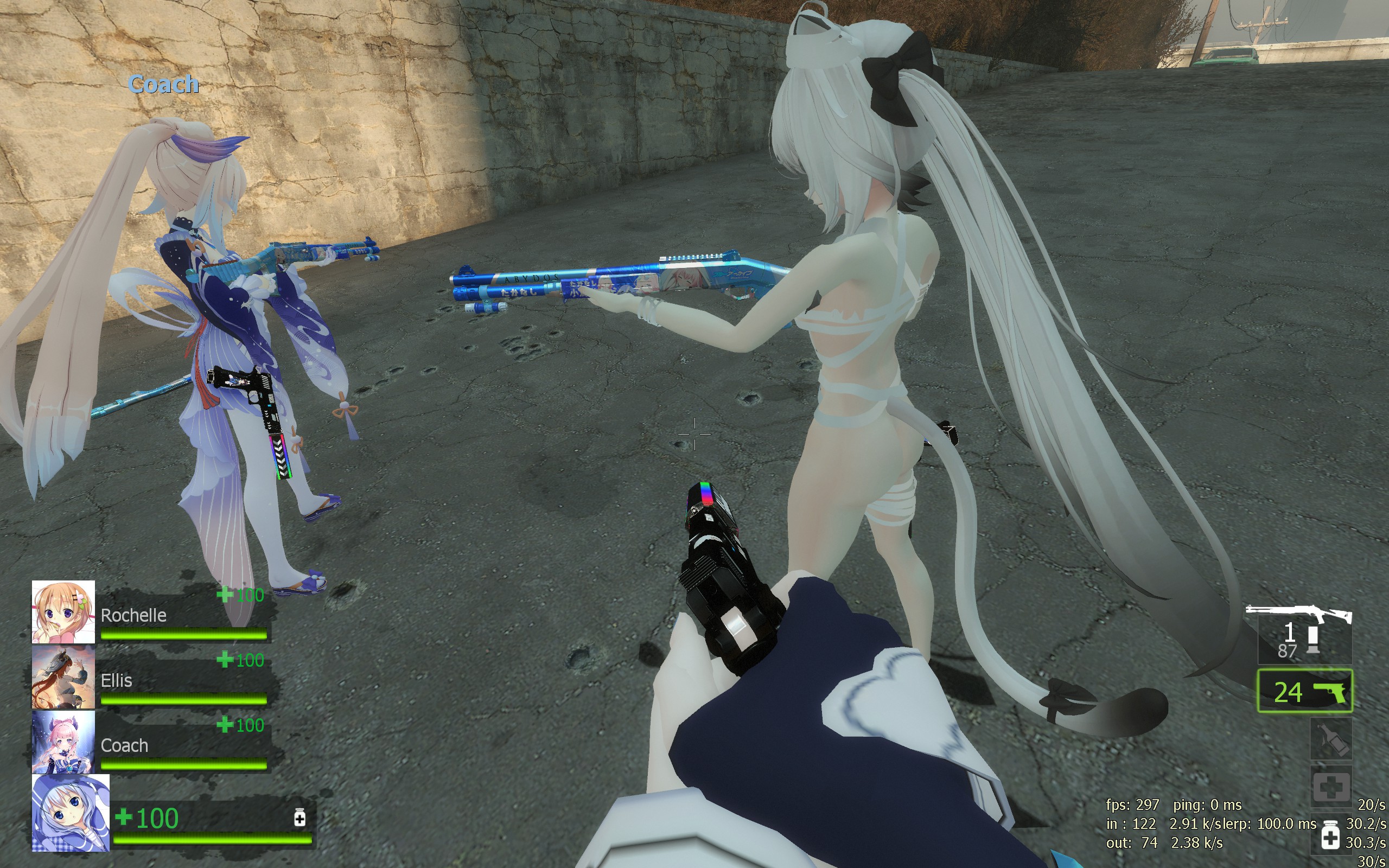
Task: Click Ellis's teammate portrait
Action: pos(63,677)
